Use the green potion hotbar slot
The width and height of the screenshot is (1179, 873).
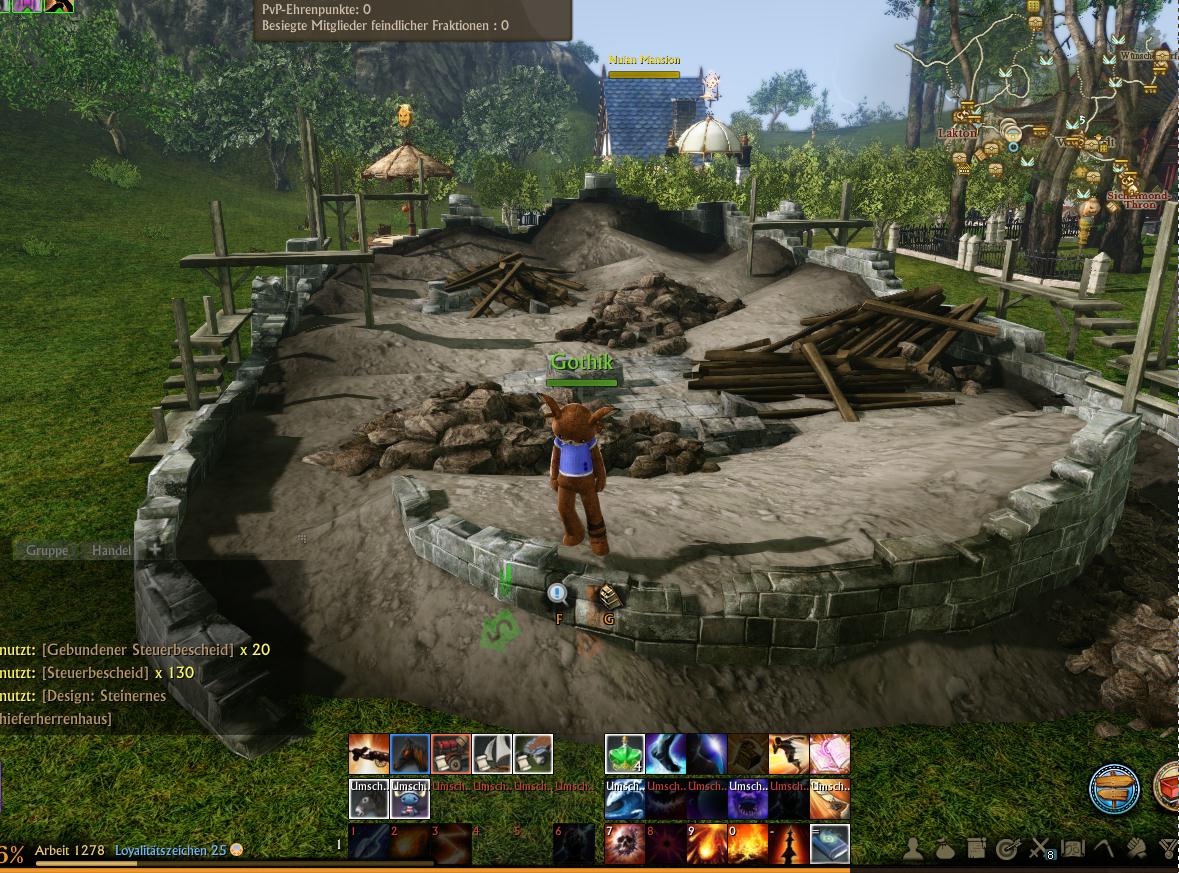[624, 754]
